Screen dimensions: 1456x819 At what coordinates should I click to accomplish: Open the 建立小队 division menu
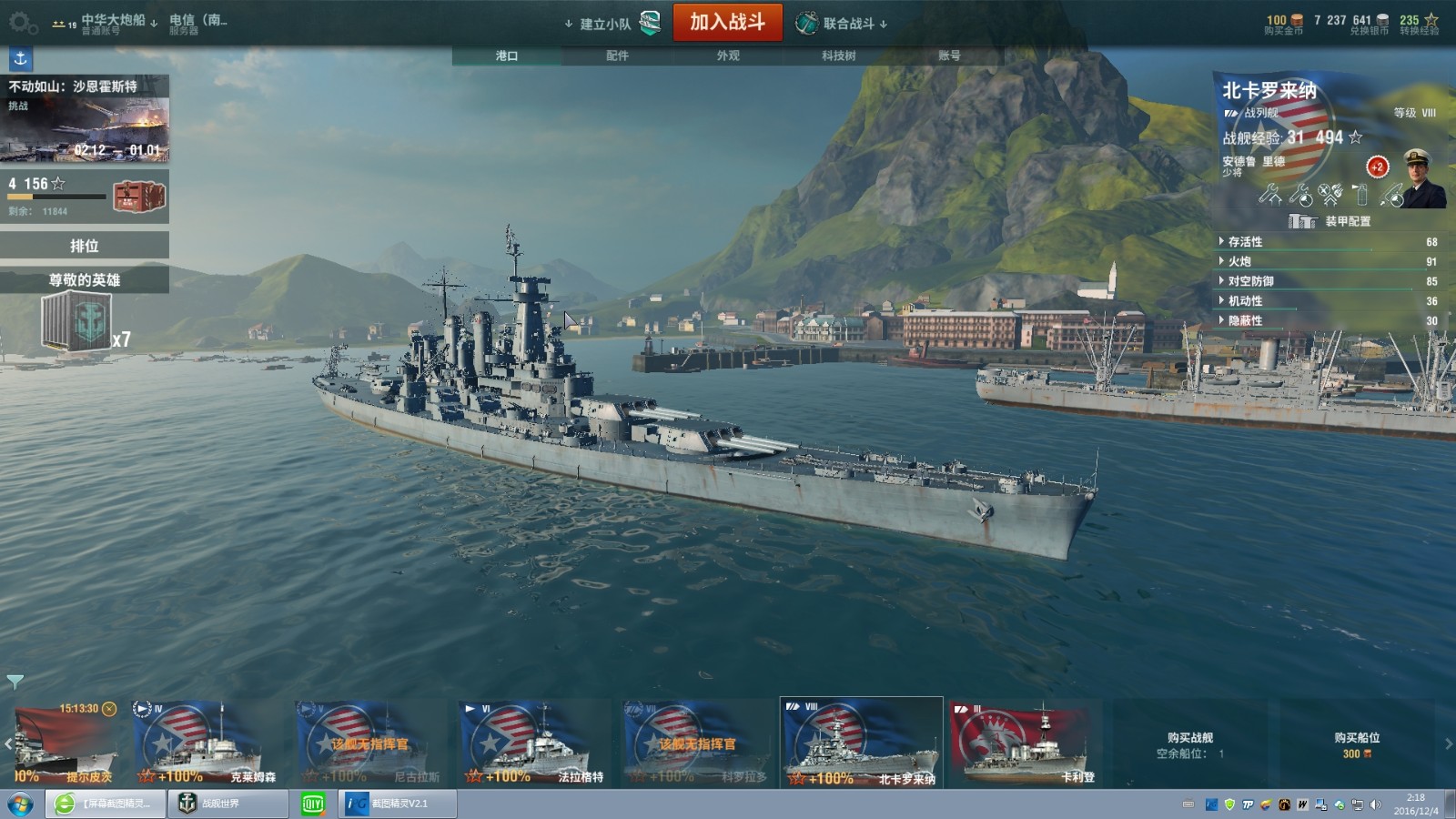(605, 24)
